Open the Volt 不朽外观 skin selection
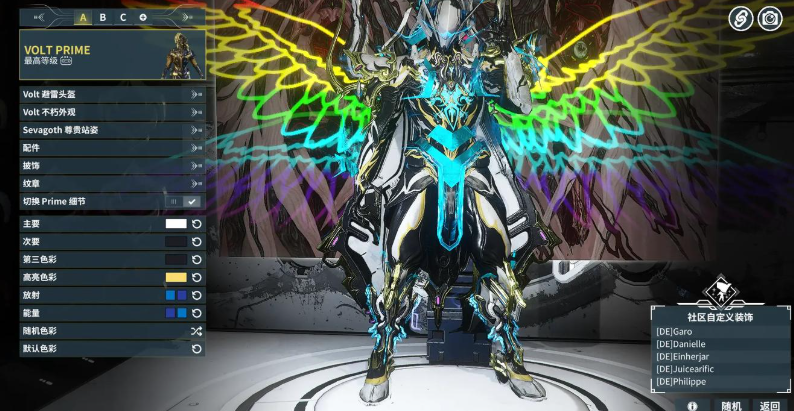The width and height of the screenshot is (794, 411). (x=112, y=112)
